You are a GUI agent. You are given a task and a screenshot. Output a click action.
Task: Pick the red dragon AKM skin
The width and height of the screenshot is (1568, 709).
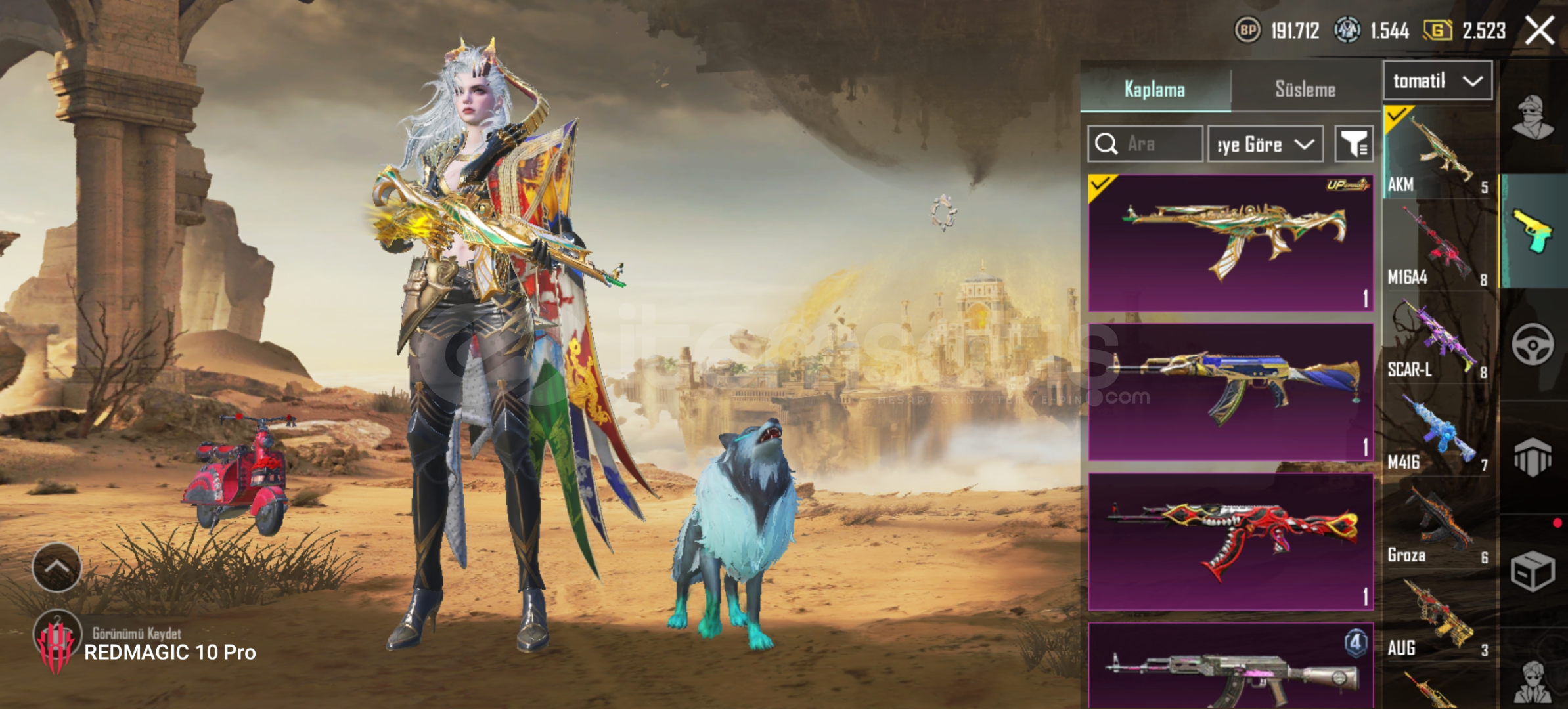[x=1230, y=542]
